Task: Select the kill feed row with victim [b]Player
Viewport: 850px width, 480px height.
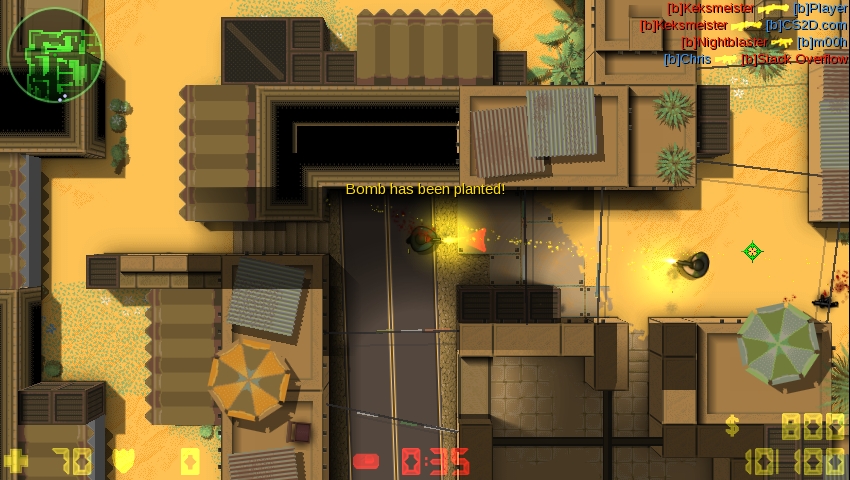Action: coord(757,8)
